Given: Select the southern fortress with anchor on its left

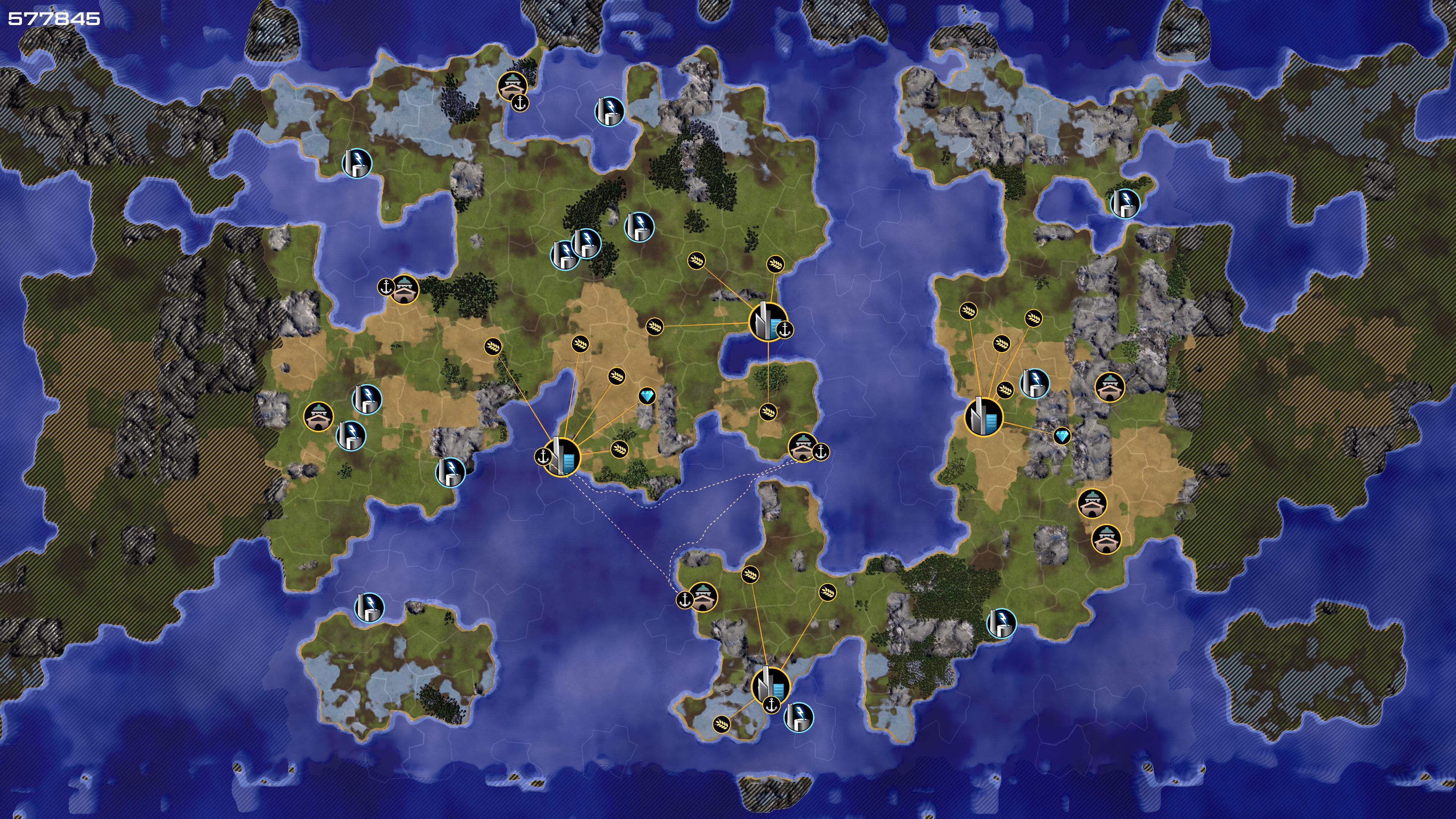Looking at the screenshot, I should 703,597.
